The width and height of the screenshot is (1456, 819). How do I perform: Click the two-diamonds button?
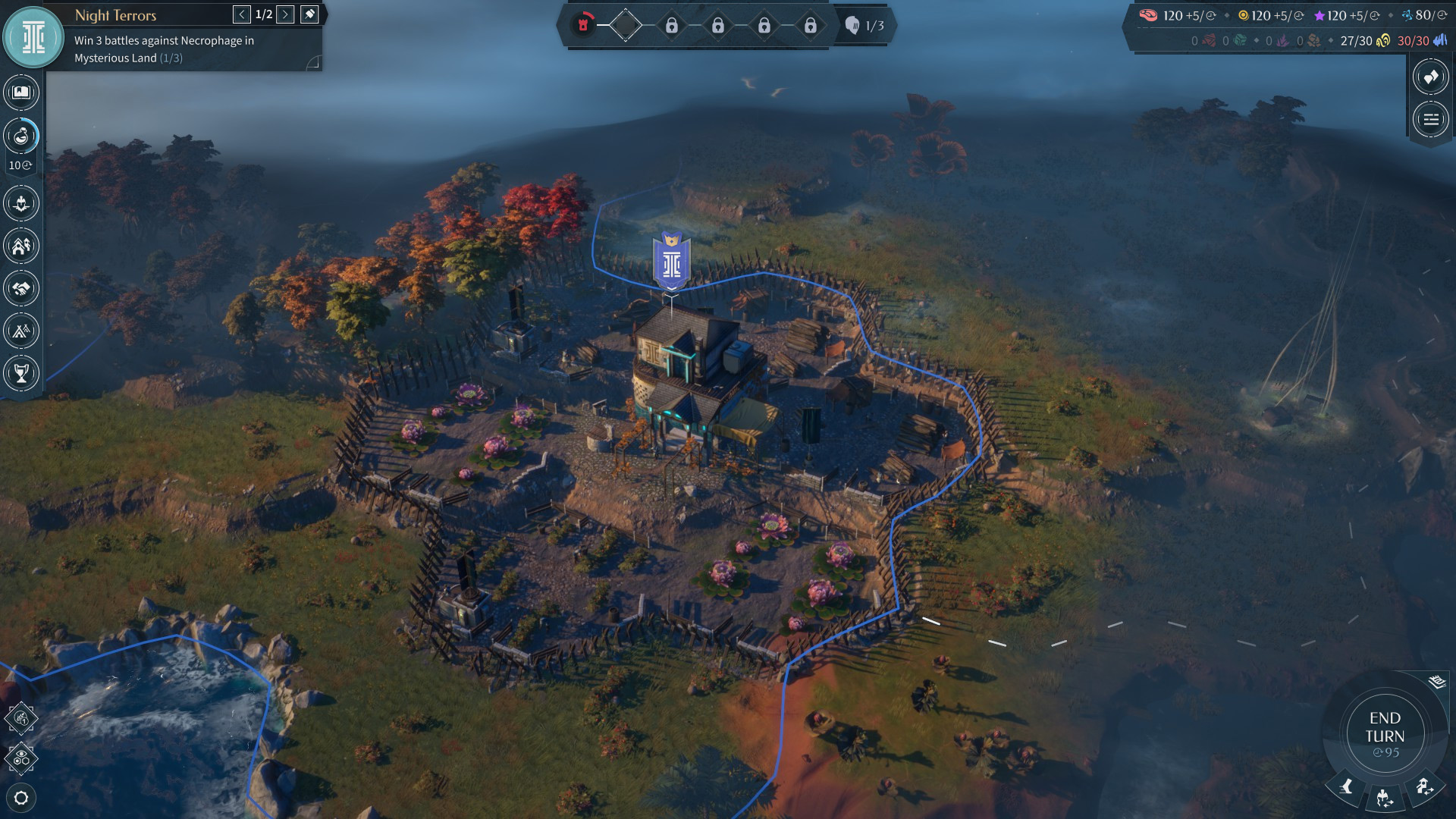pos(1430,77)
